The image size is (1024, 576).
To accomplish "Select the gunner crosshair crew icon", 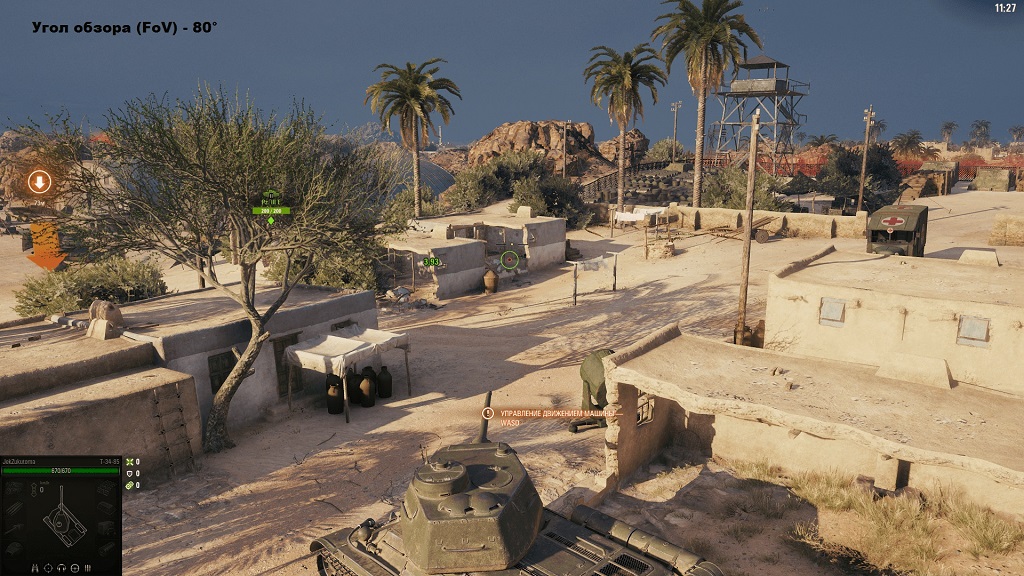I will click(x=48, y=568).
